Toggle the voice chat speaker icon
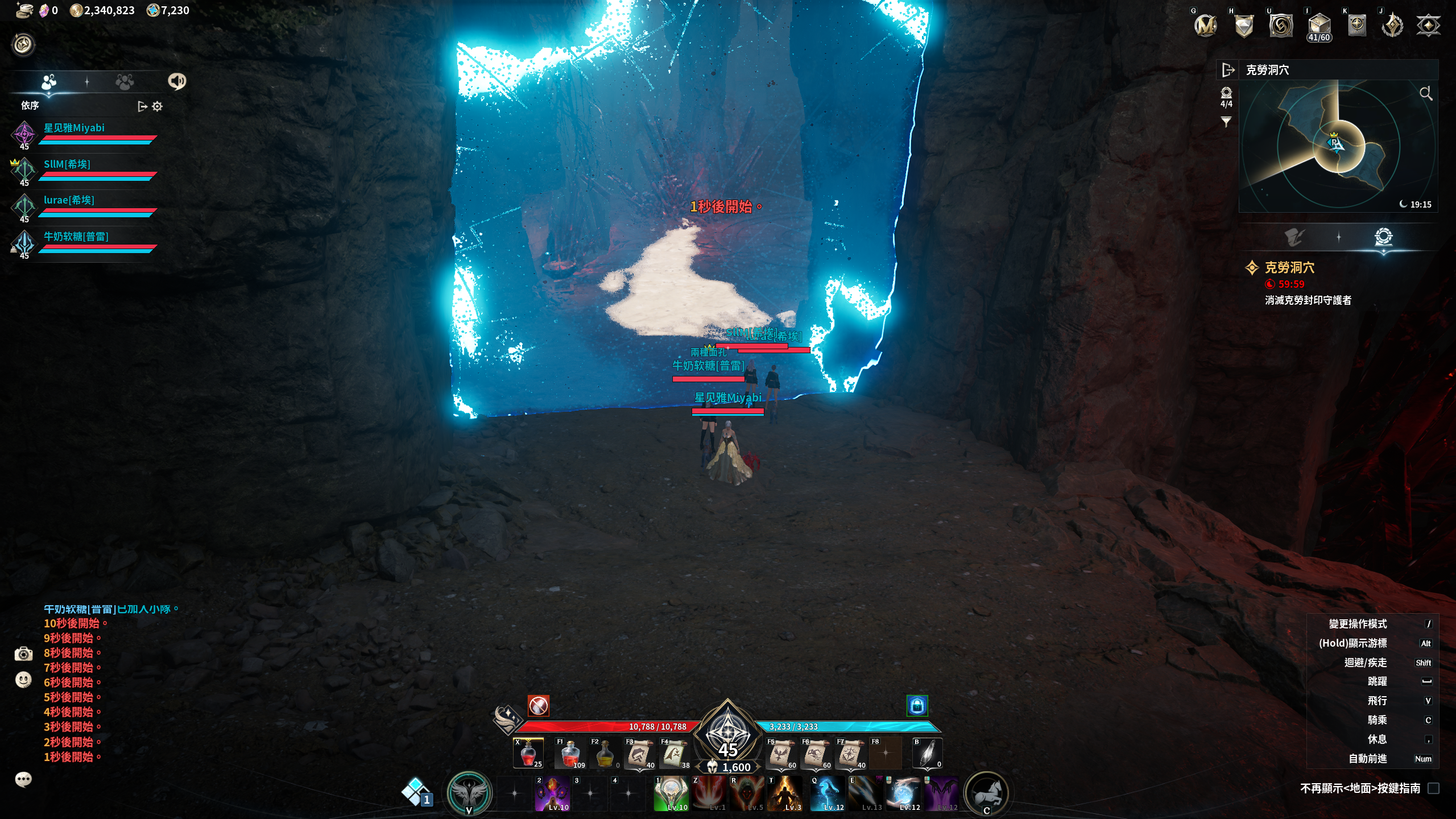The image size is (1456, 819). point(177,81)
